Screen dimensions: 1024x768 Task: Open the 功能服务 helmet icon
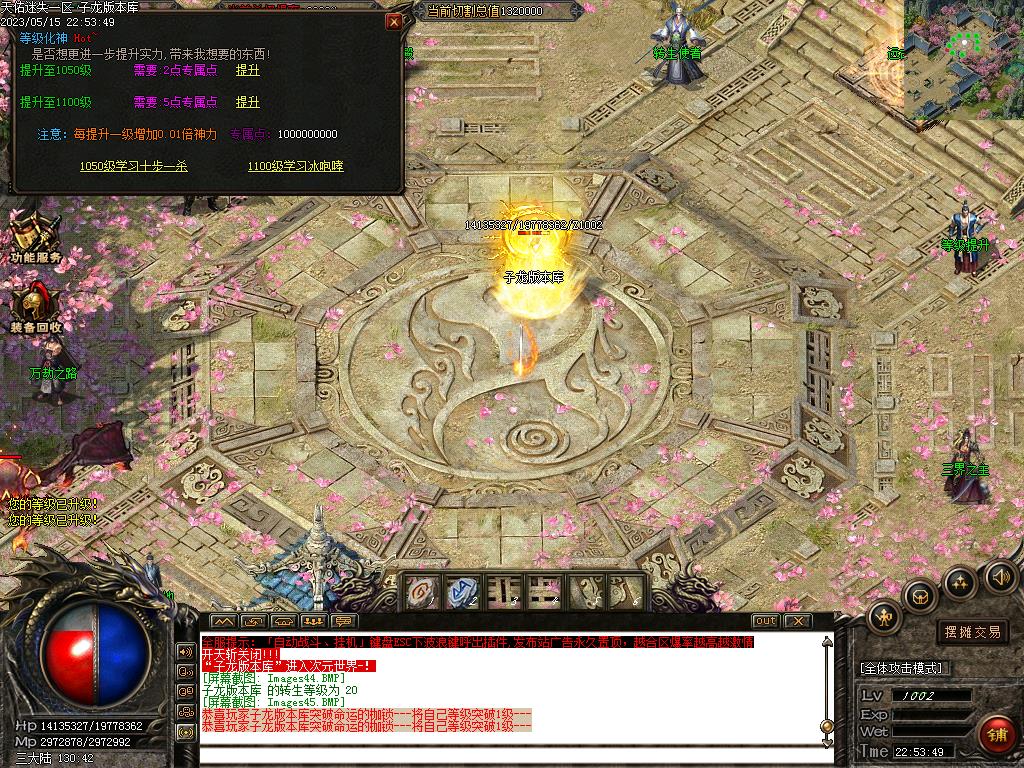tap(34, 236)
